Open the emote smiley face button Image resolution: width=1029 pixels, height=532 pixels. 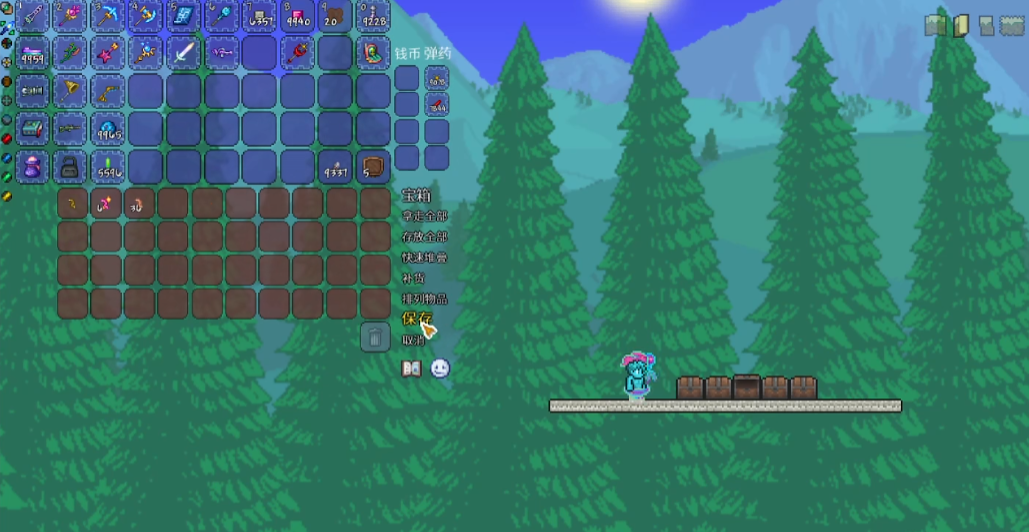coord(440,369)
